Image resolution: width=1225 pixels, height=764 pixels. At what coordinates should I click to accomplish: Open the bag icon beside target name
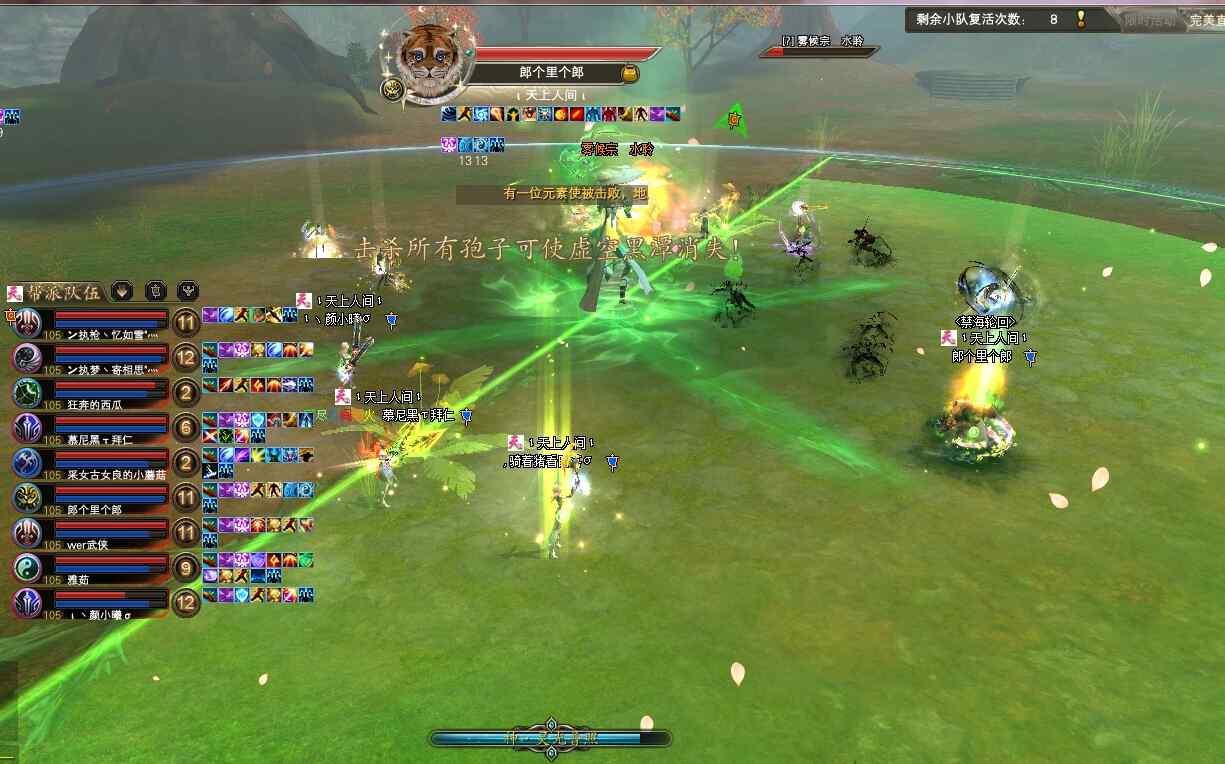pyautogui.click(x=630, y=73)
